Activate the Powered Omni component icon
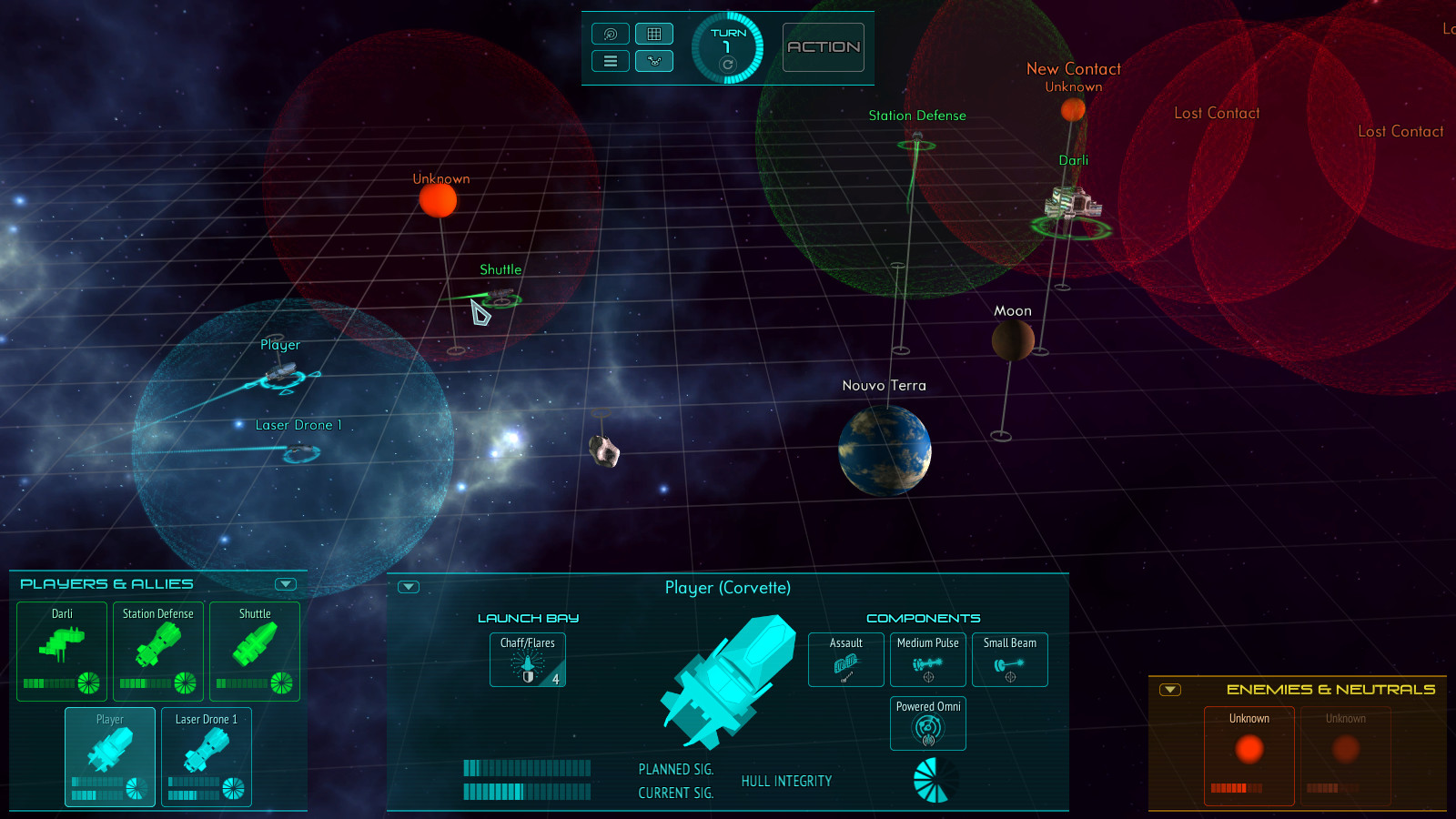 (x=927, y=723)
